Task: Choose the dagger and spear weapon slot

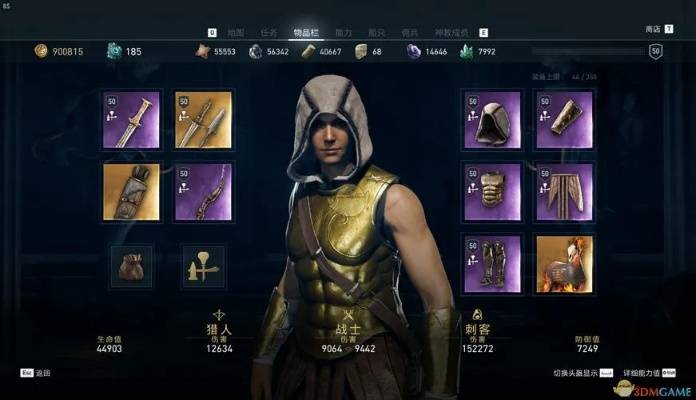Action: 203,120
